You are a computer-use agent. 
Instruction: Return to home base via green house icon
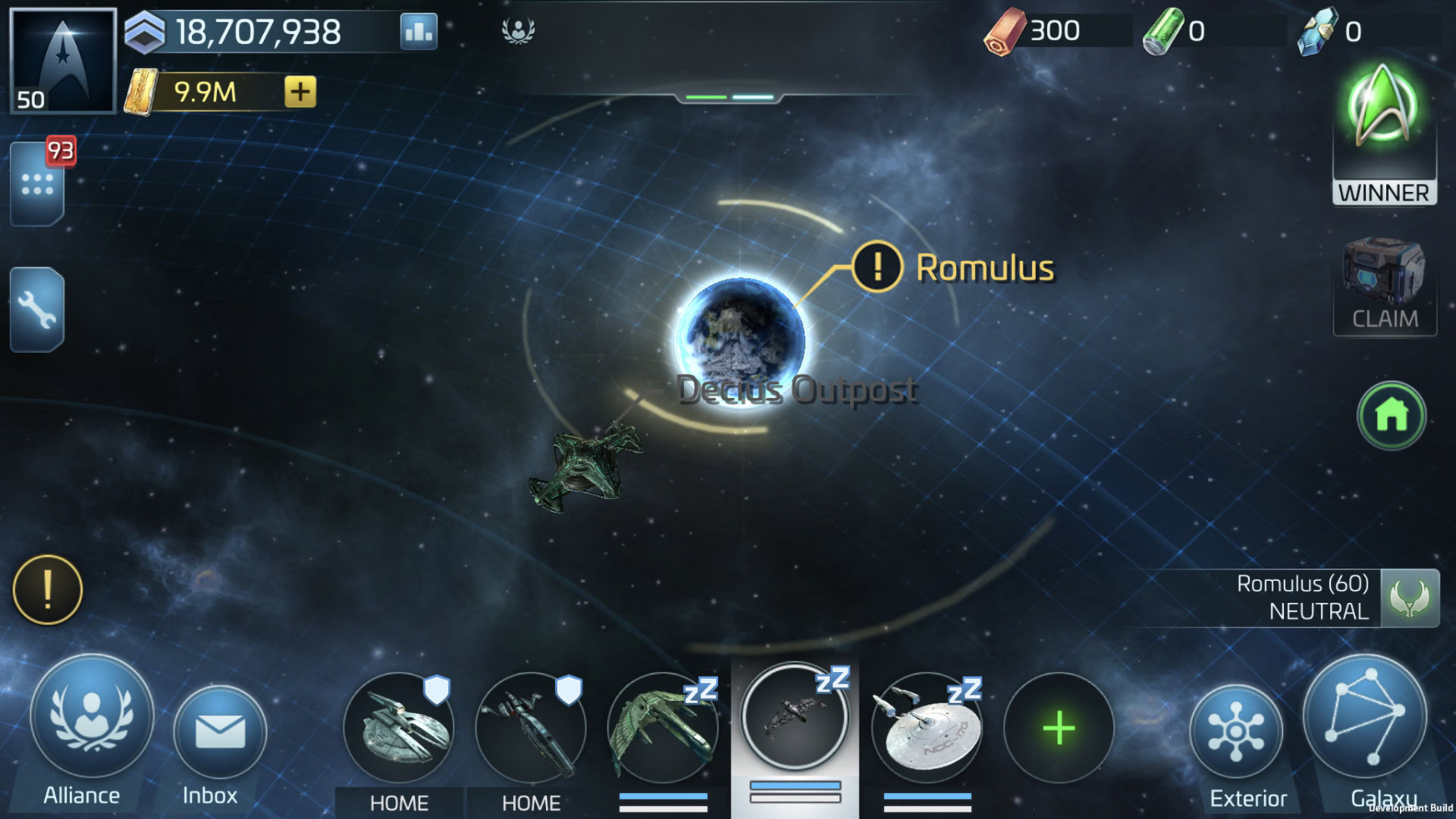tap(1392, 416)
